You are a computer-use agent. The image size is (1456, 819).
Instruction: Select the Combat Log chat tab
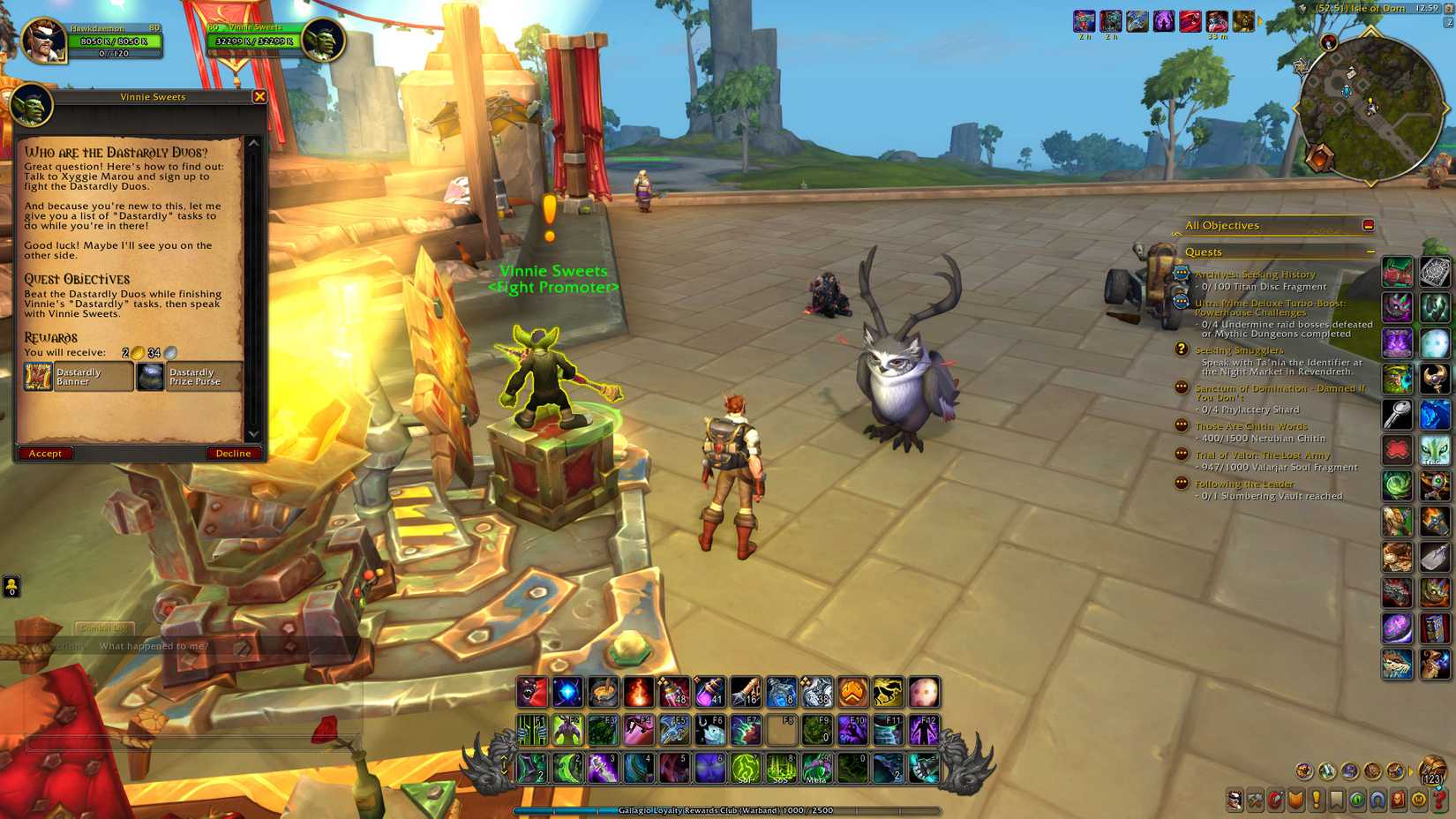[108, 628]
